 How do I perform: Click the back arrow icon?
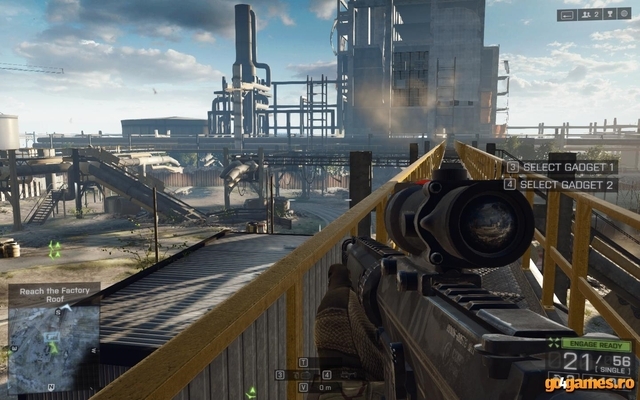coord(567,15)
